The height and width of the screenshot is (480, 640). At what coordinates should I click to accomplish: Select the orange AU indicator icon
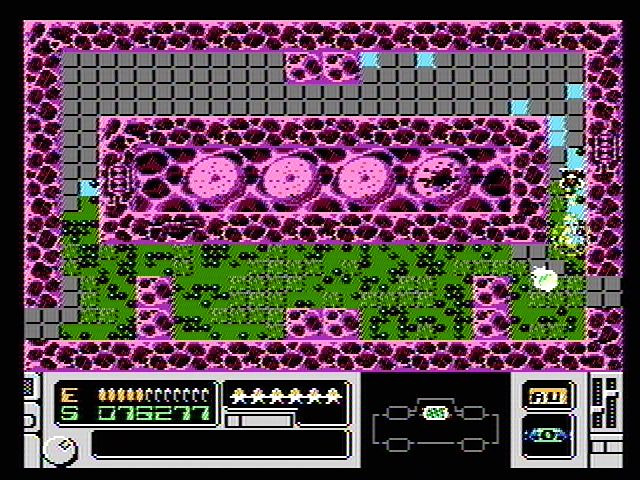pos(547,396)
